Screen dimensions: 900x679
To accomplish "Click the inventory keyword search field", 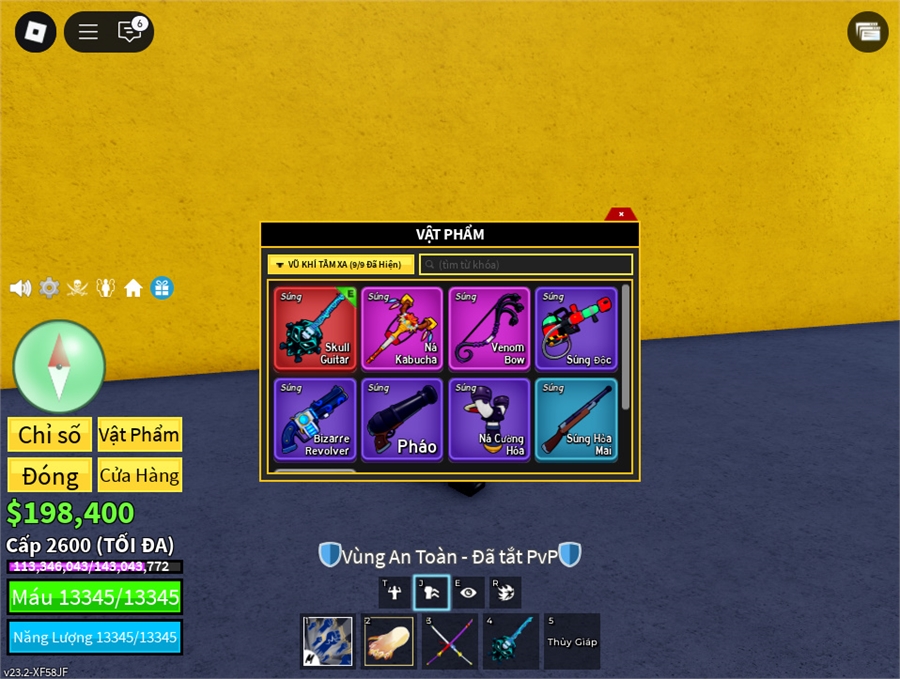I will pos(526,265).
